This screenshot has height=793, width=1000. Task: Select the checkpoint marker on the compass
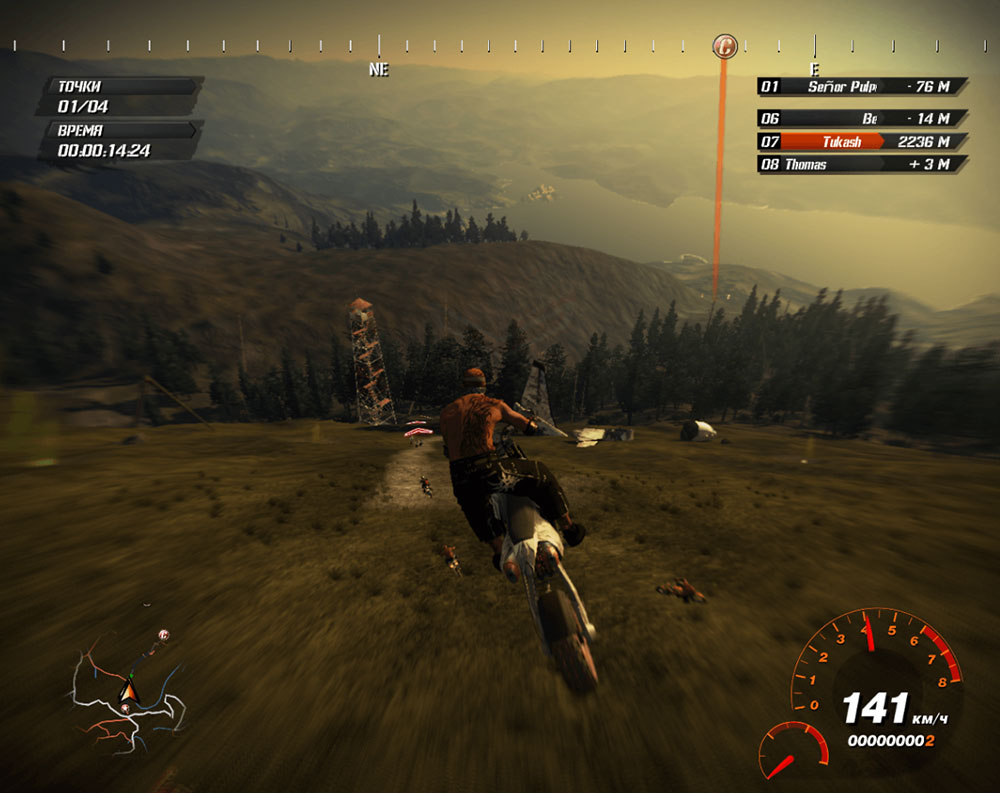pos(725,46)
